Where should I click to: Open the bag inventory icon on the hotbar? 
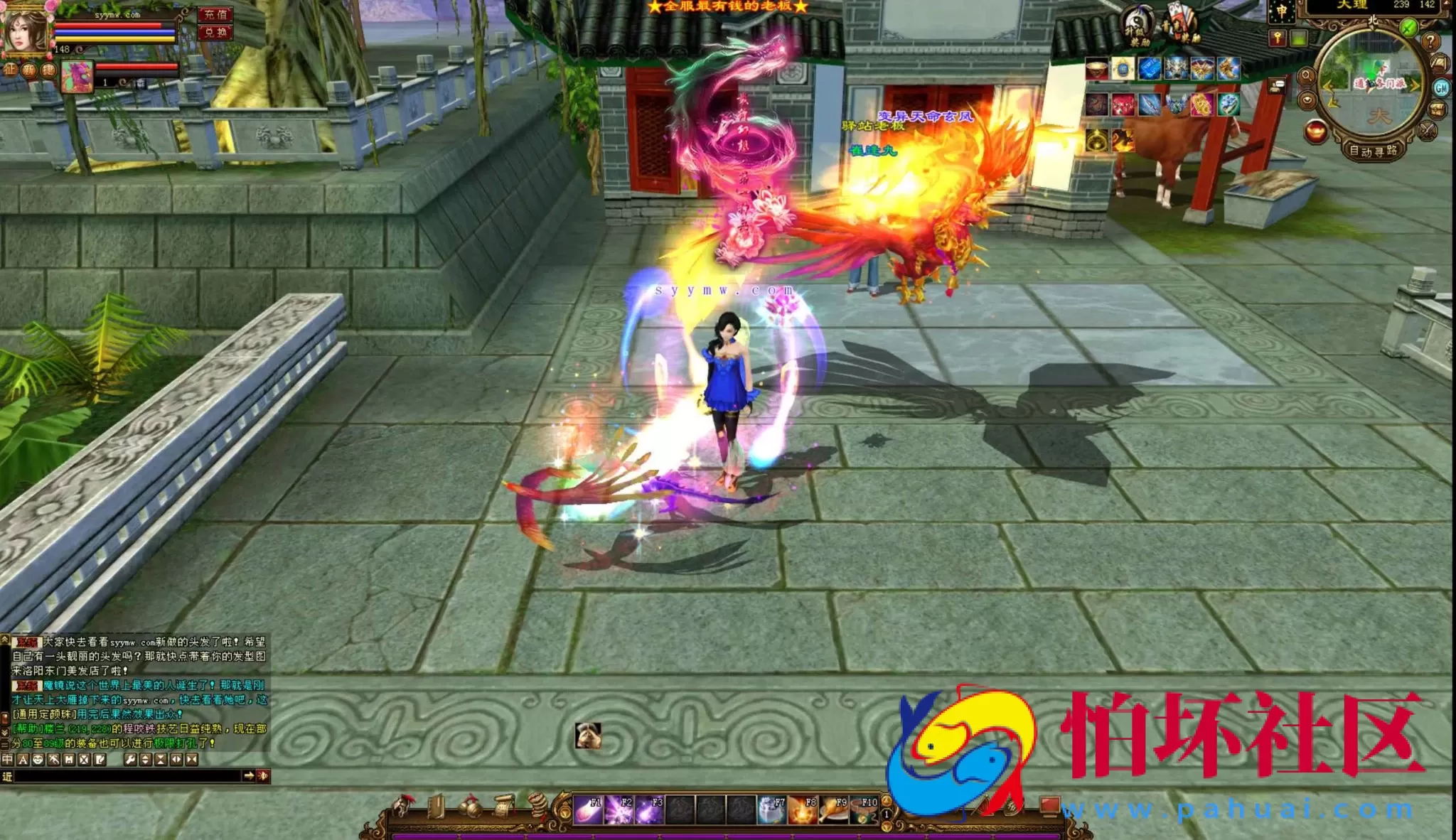coord(471,807)
